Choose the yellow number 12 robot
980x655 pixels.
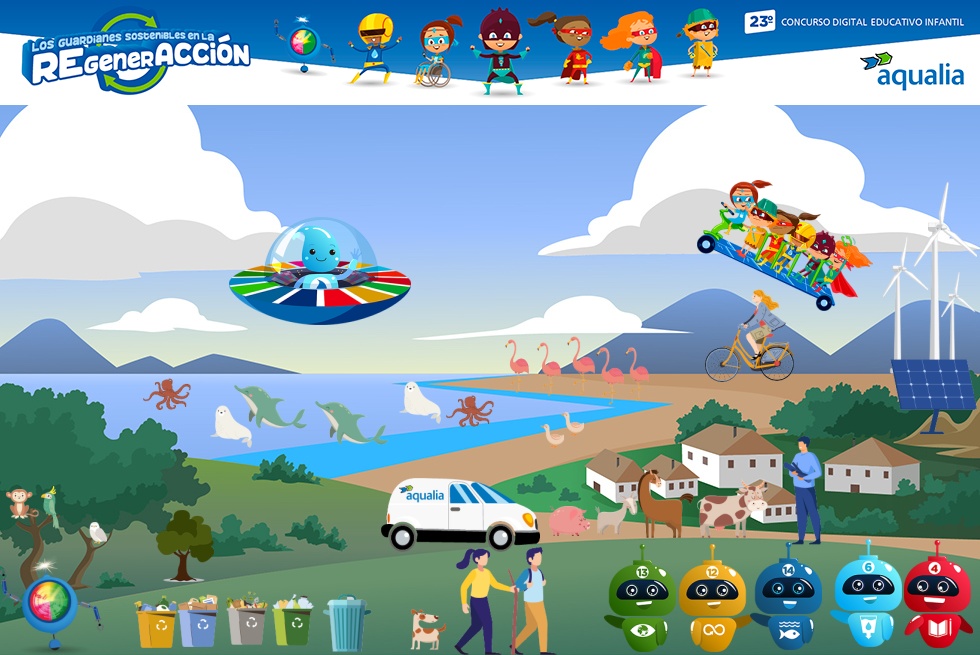(712, 598)
